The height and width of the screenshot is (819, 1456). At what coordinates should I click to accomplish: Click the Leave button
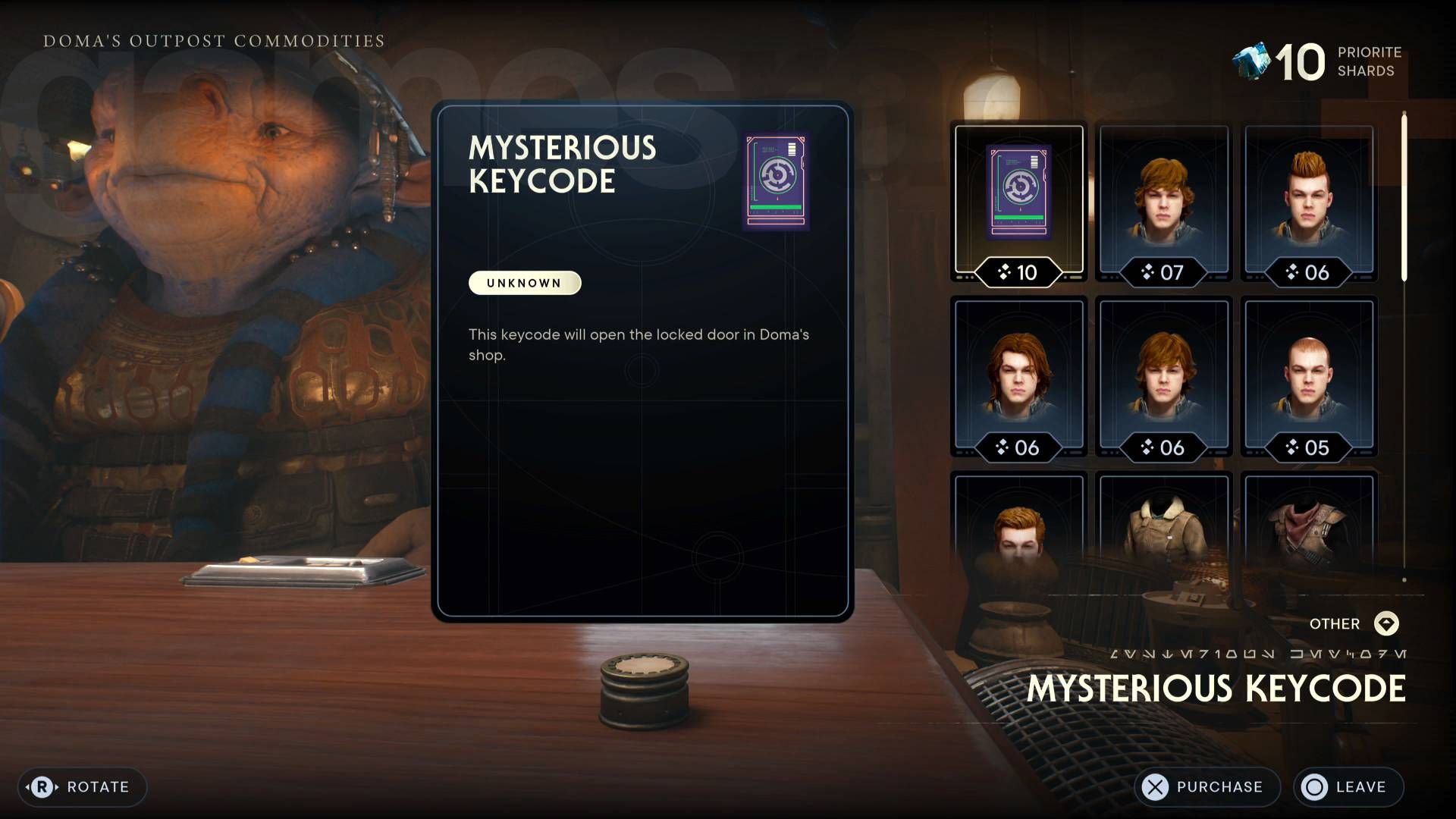click(x=1349, y=786)
